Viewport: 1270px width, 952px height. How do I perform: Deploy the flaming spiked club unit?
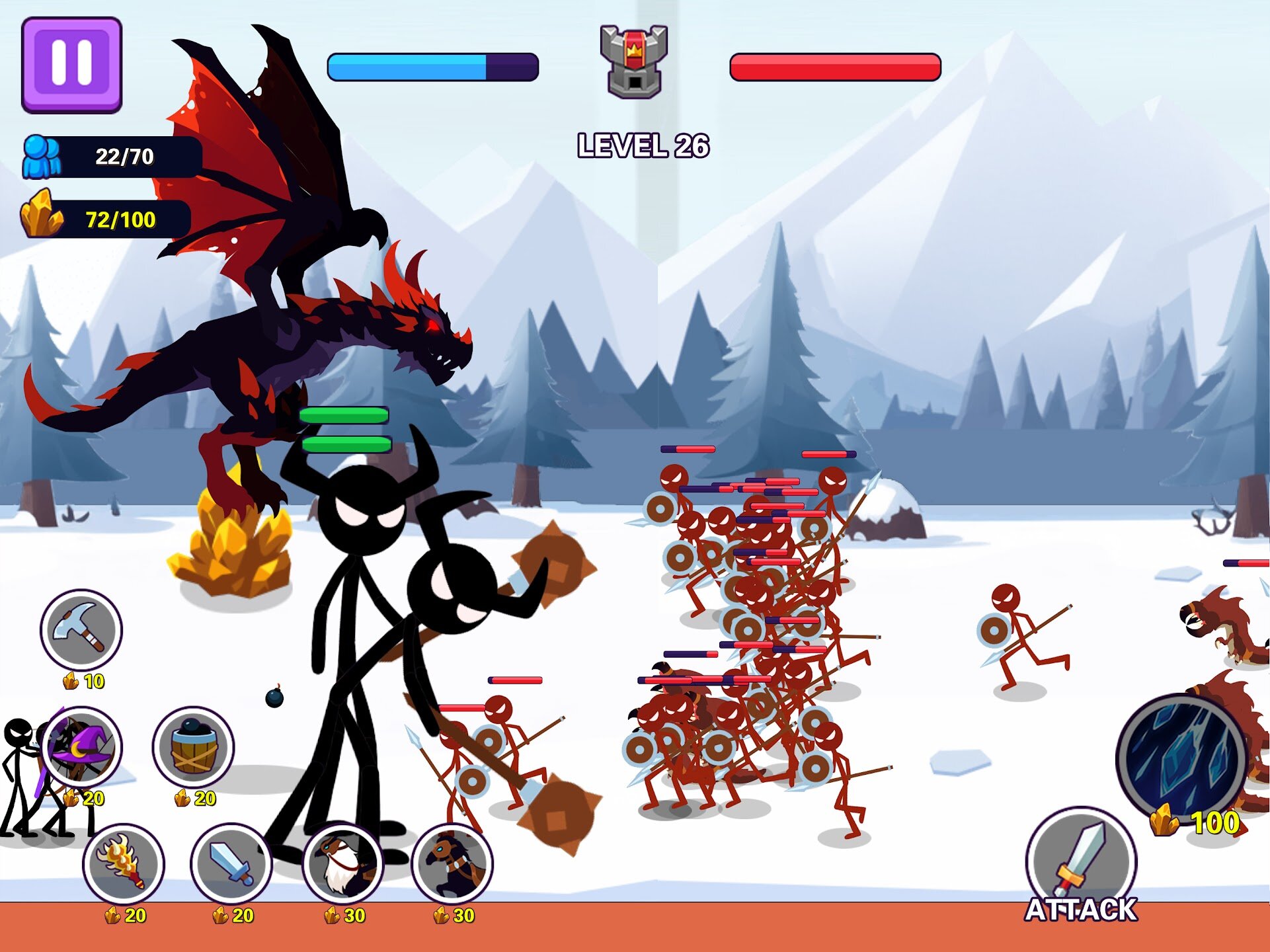tap(124, 863)
